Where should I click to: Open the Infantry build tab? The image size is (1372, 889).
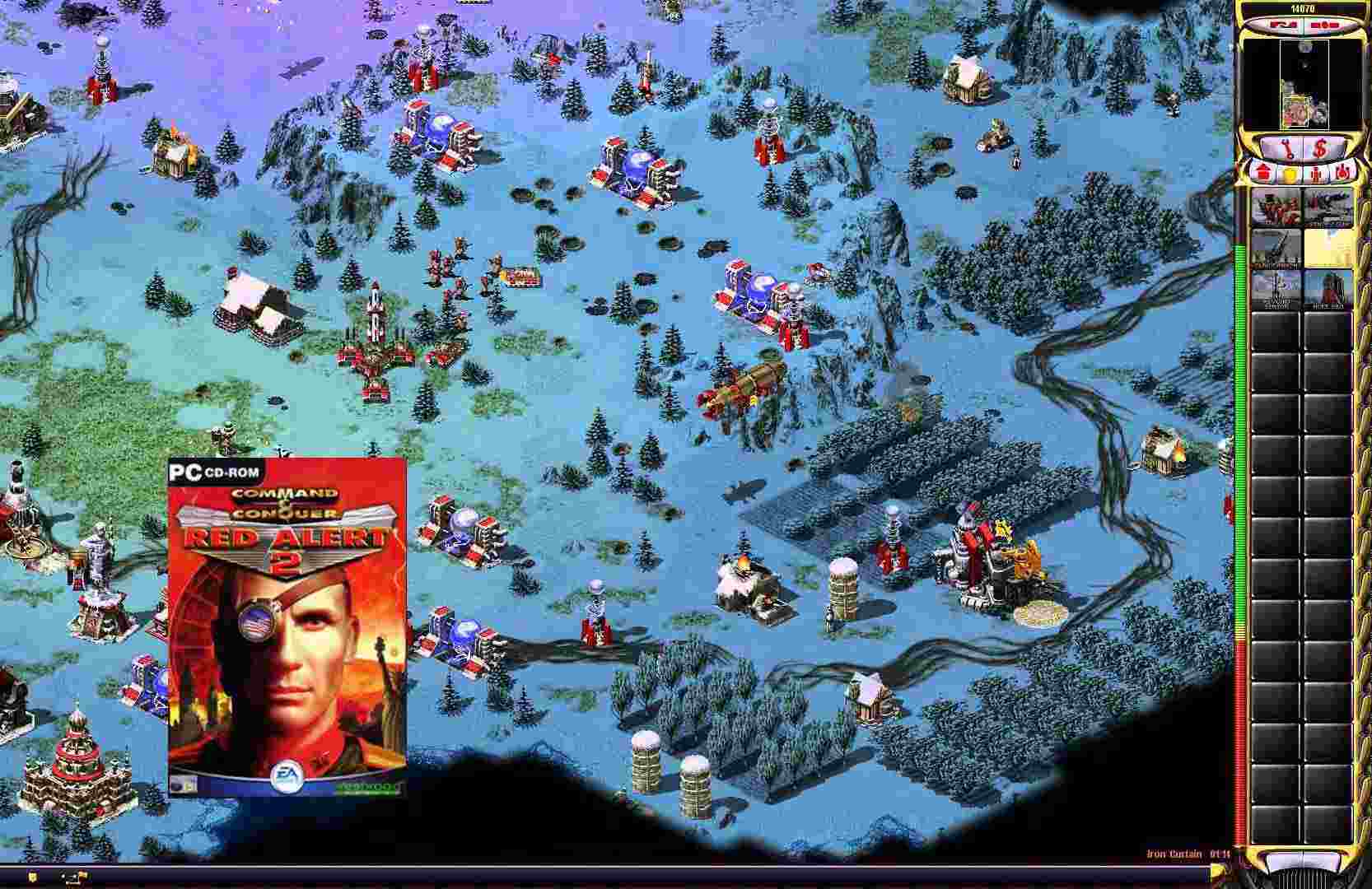tap(1314, 173)
